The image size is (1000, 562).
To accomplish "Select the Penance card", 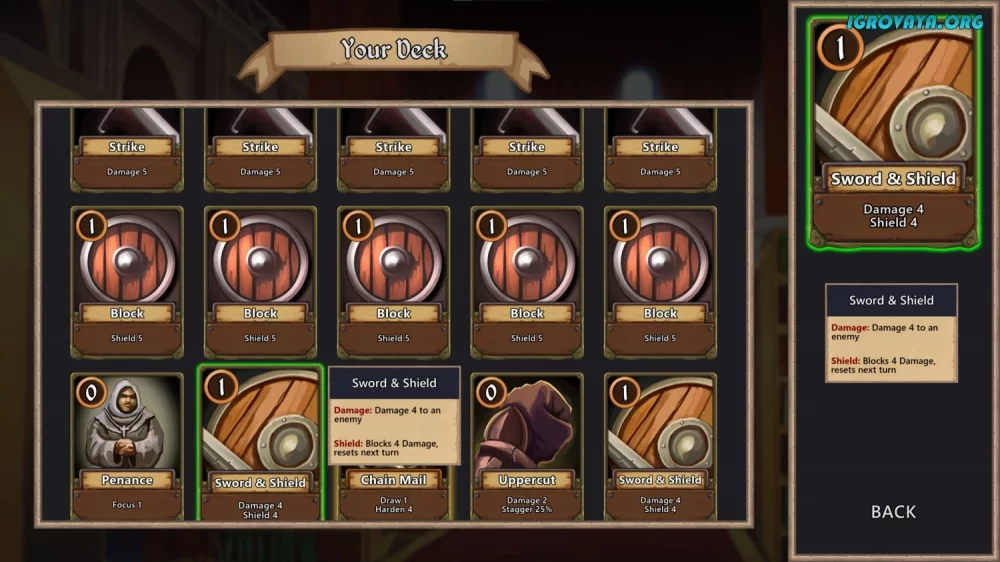I will click(x=127, y=445).
